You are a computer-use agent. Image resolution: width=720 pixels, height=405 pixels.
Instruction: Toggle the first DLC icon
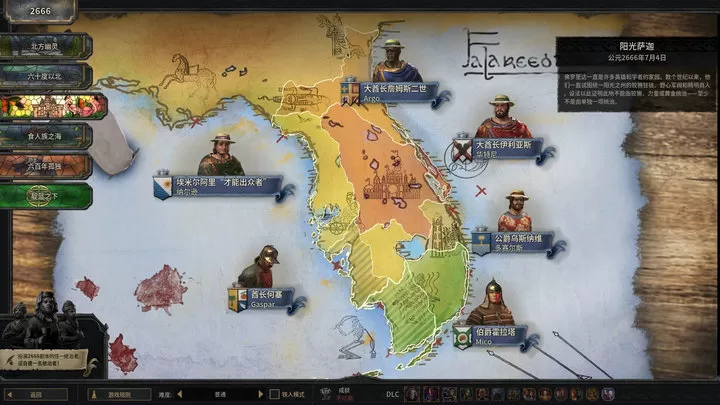click(x=410, y=394)
